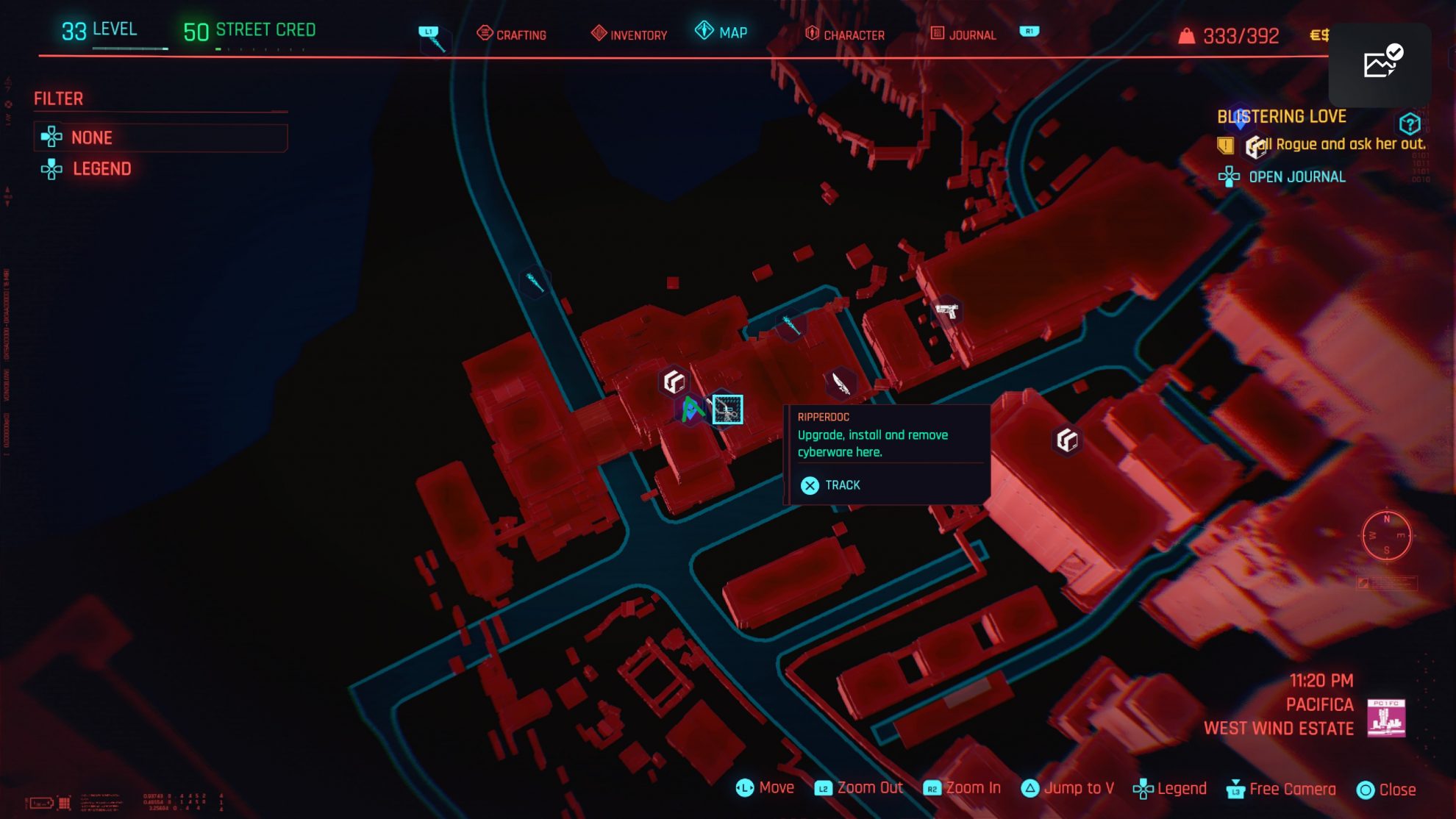Select the Map tab
This screenshot has height=819, width=1456.
point(721,32)
